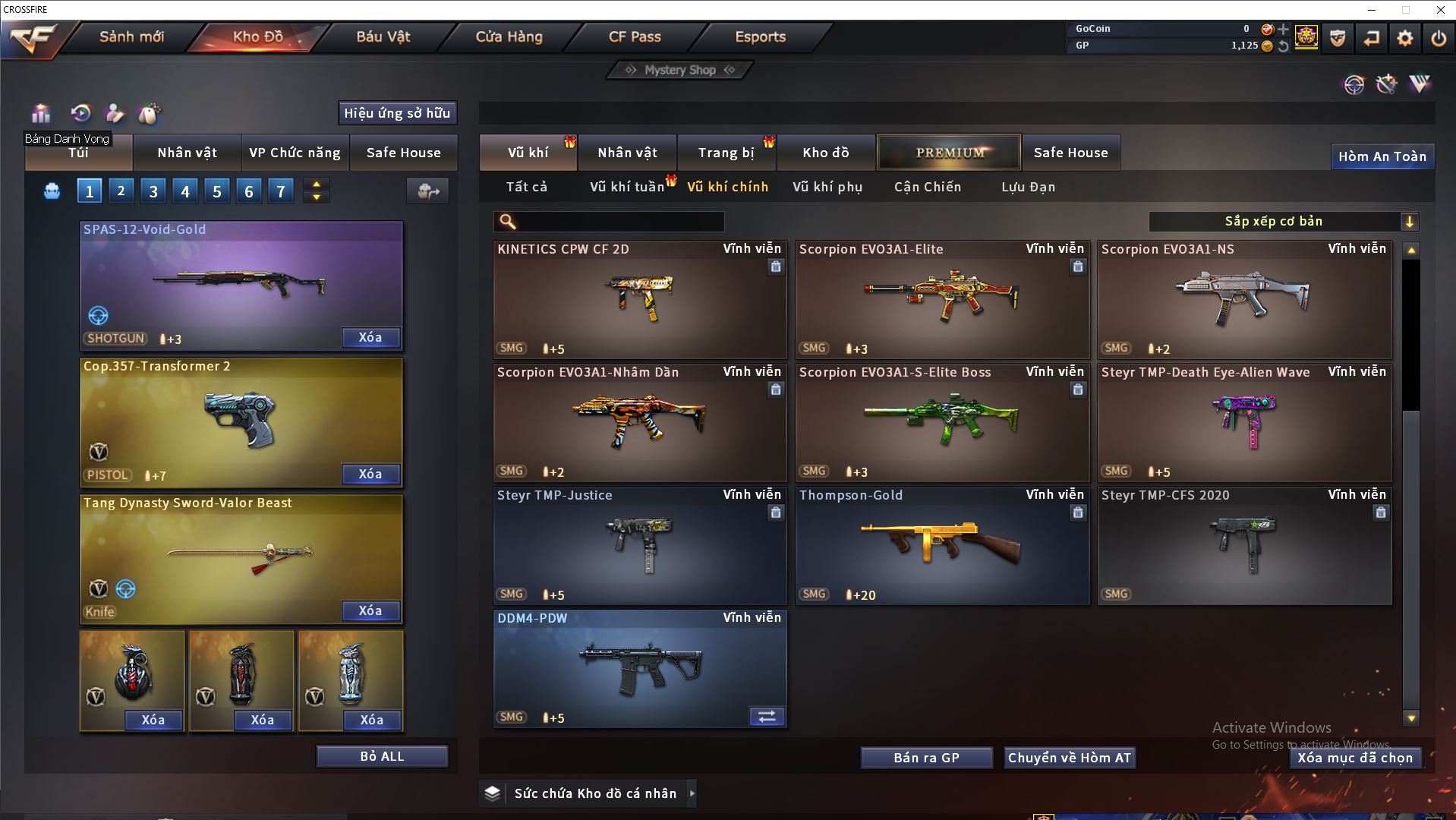The image size is (1456, 820).
Task: Click the Bỏ ALL button
Action: (x=382, y=756)
